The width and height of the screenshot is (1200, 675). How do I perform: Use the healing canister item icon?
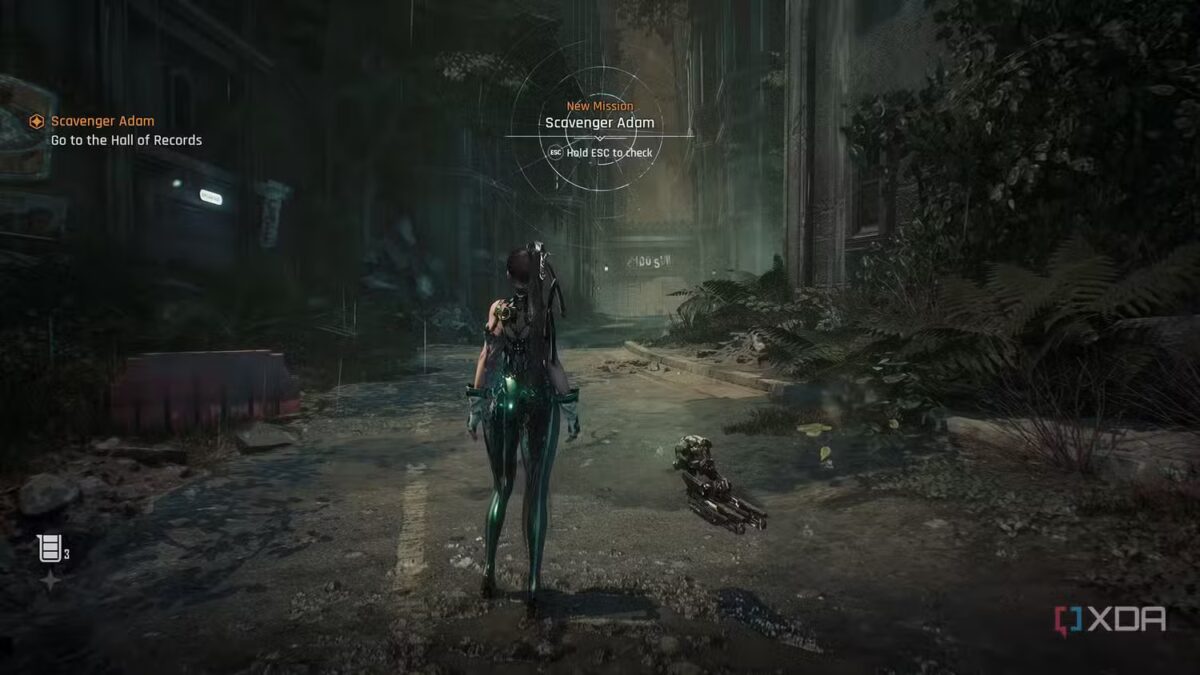click(x=49, y=547)
